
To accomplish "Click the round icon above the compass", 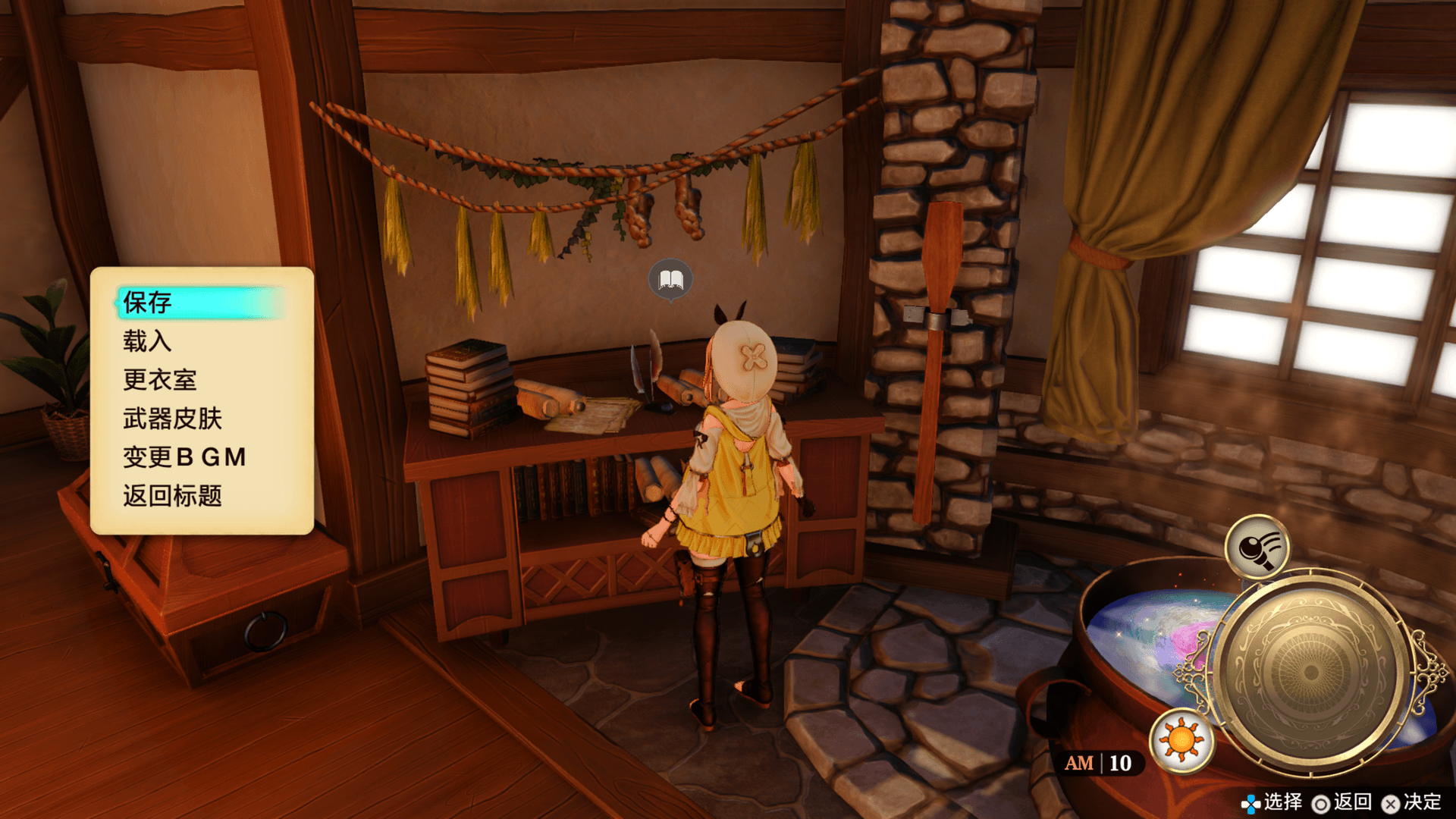I will [x=1257, y=548].
